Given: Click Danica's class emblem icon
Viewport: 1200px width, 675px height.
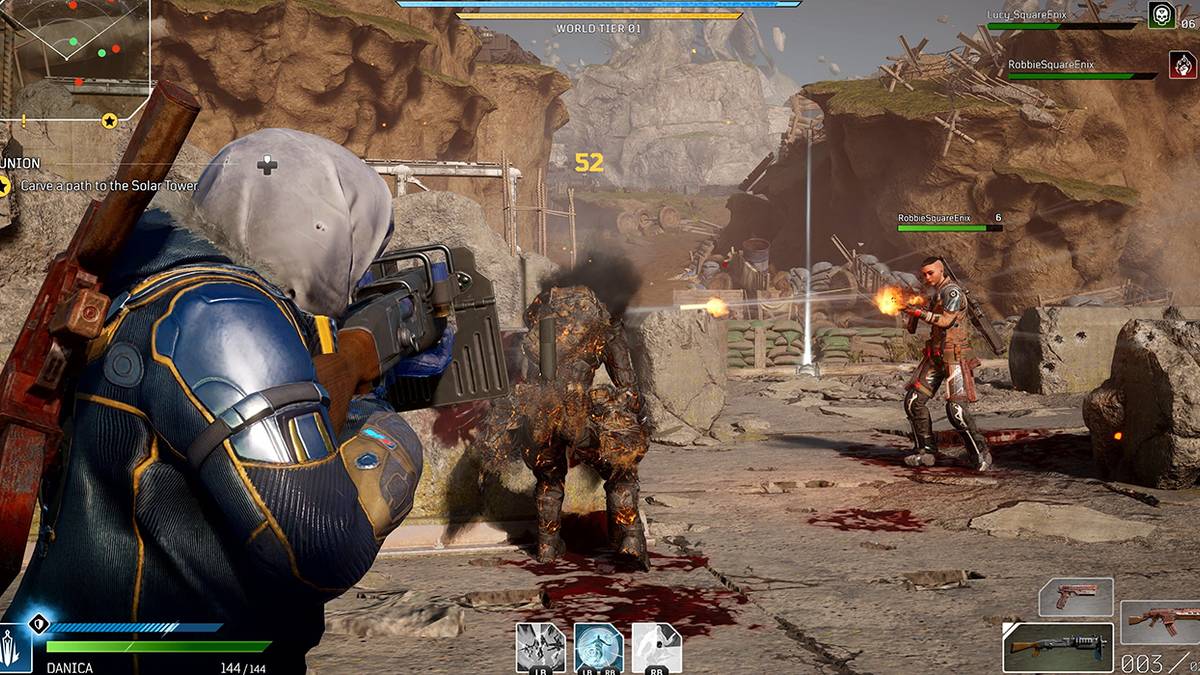Looking at the screenshot, I should tap(16, 647).
